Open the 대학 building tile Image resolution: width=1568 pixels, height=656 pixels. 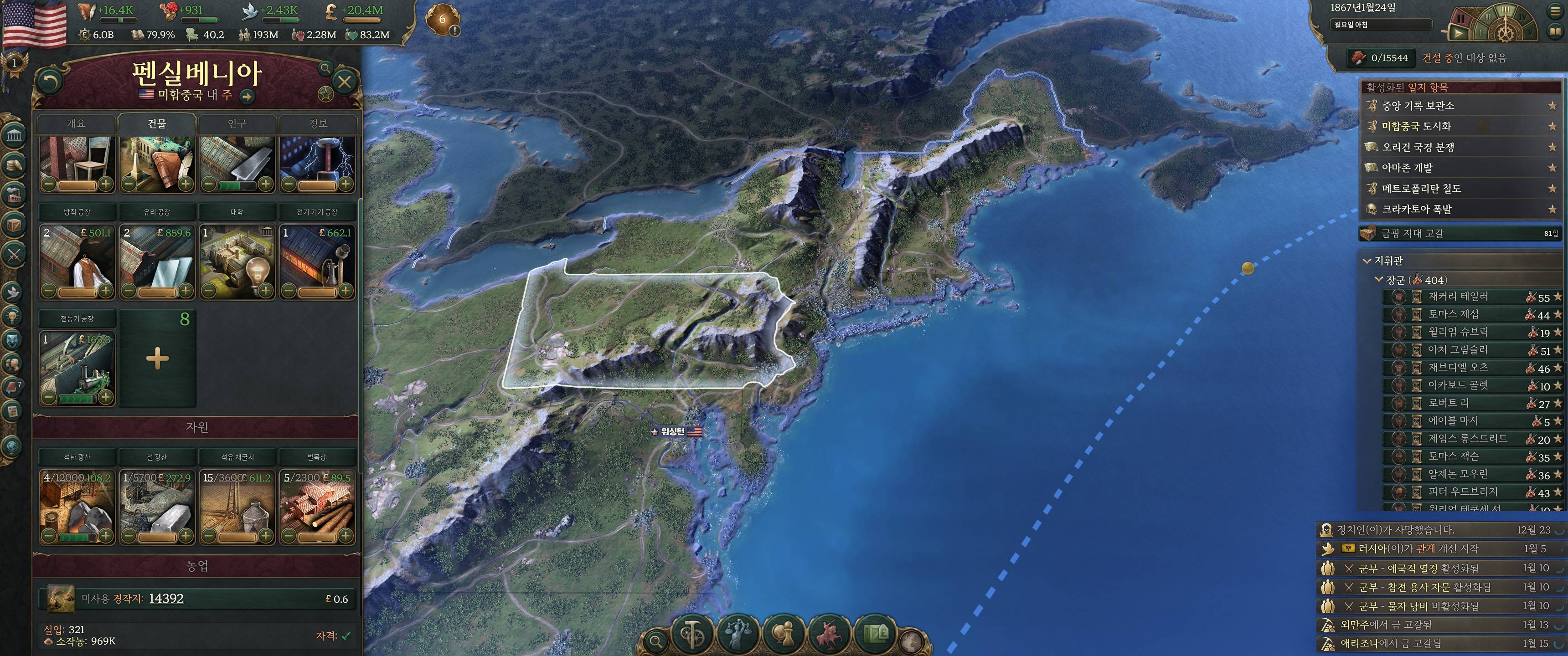pyautogui.click(x=237, y=261)
